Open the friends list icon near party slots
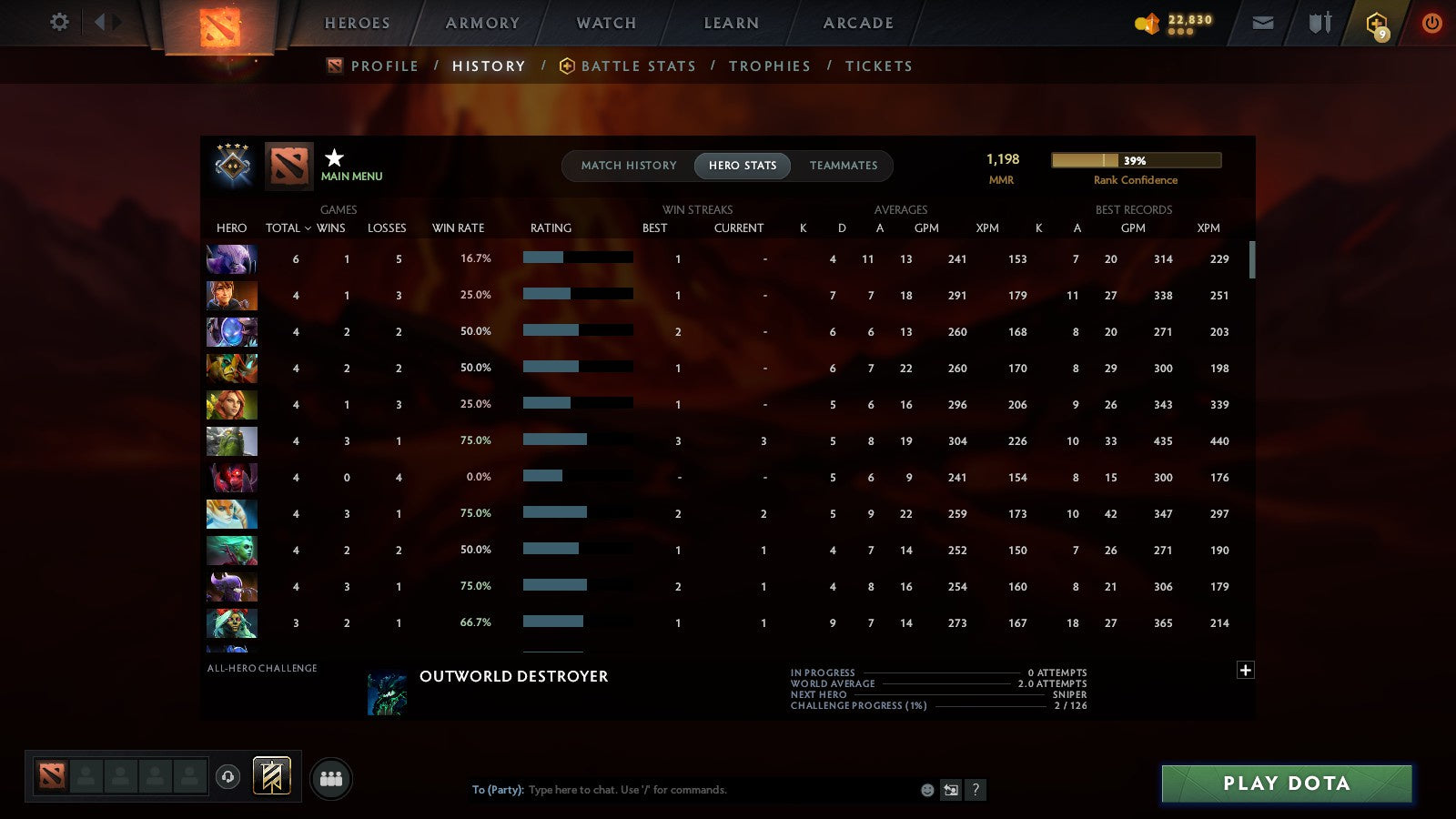The image size is (1456, 819). pyautogui.click(x=331, y=776)
